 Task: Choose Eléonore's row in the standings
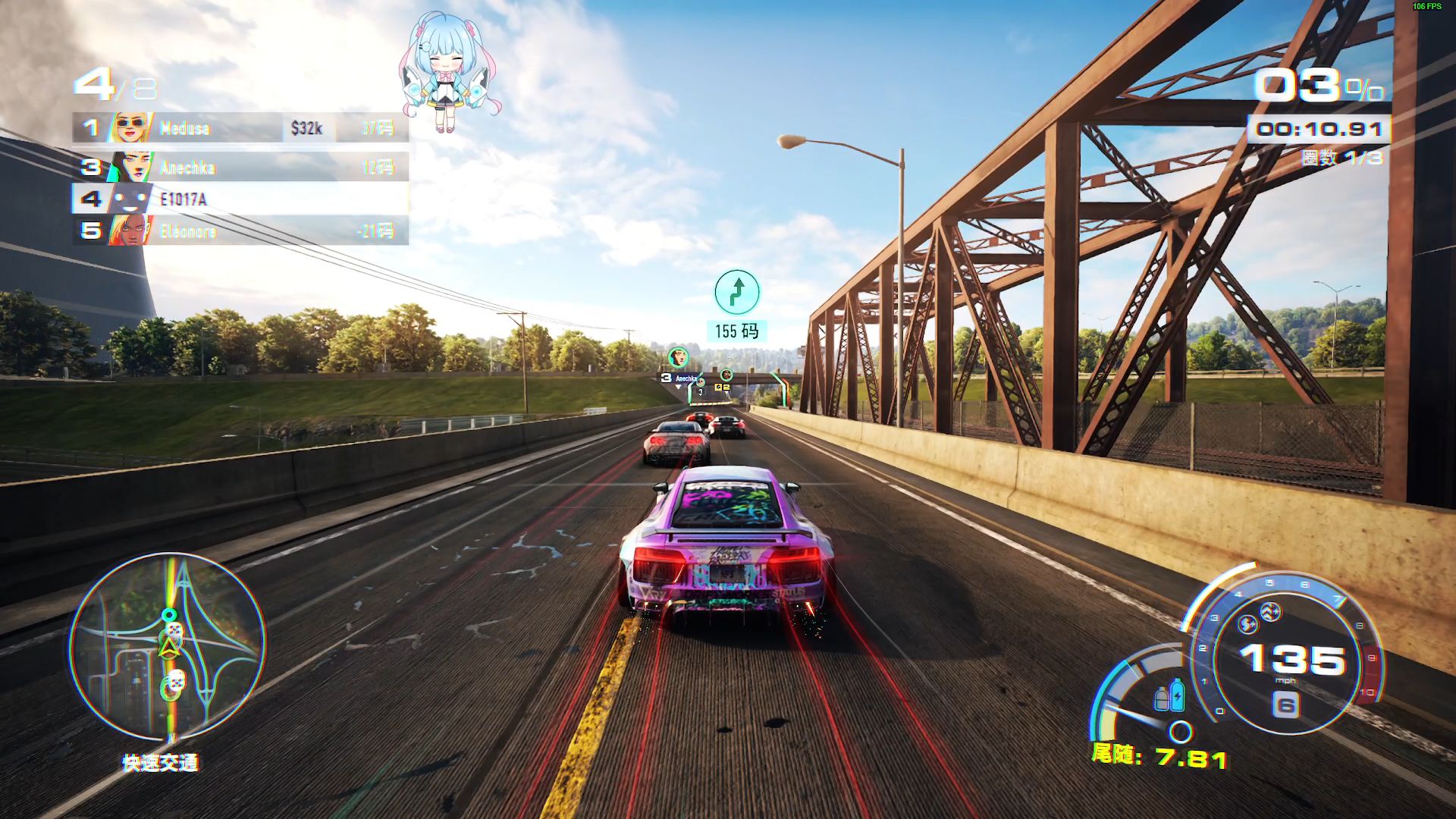[240, 231]
